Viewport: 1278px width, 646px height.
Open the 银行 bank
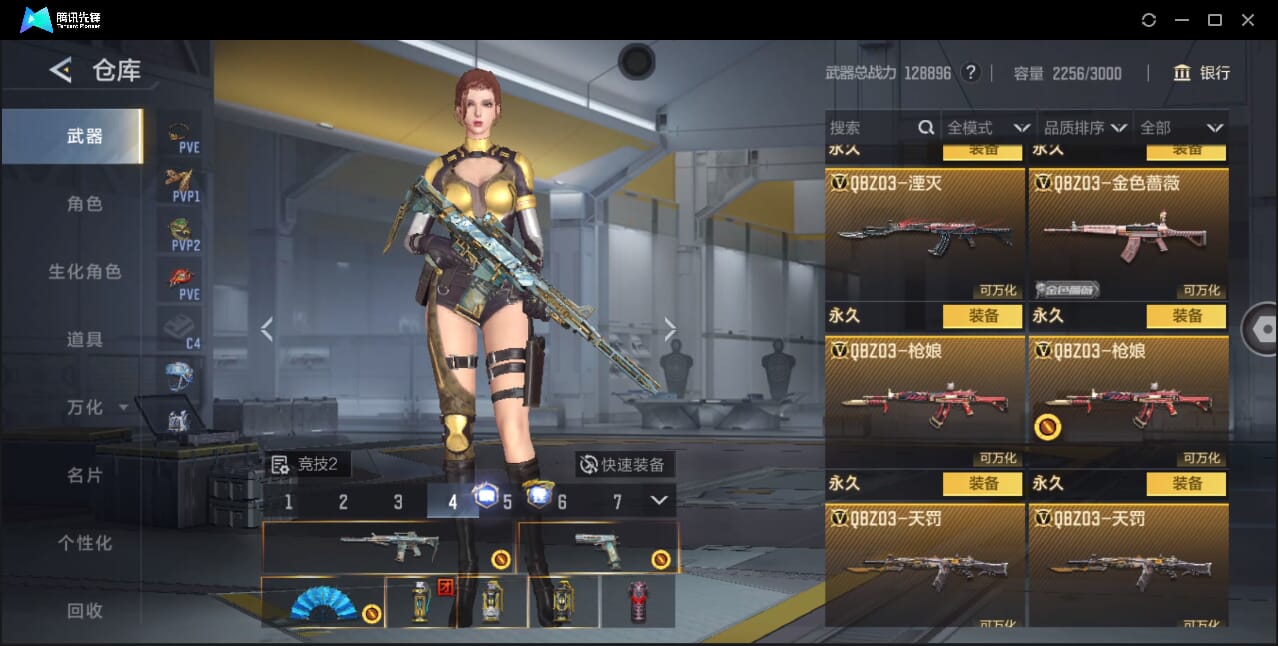pyautogui.click(x=1201, y=73)
